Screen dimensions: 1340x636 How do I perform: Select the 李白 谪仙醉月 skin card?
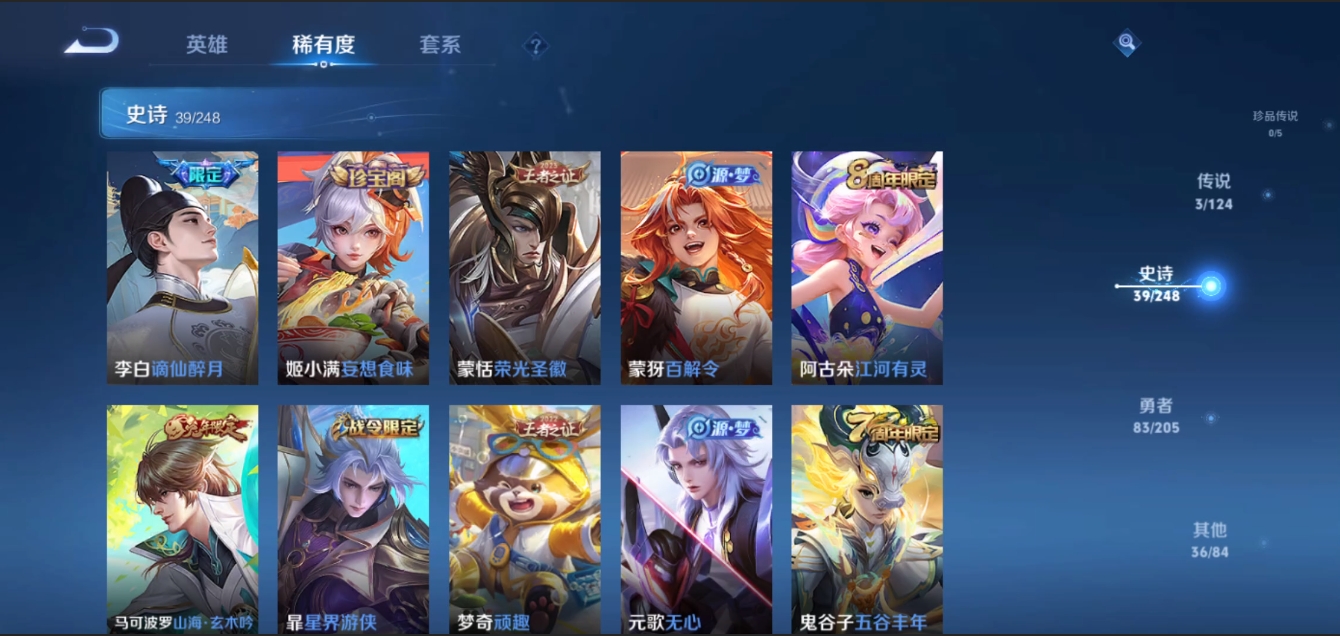pyautogui.click(x=183, y=267)
